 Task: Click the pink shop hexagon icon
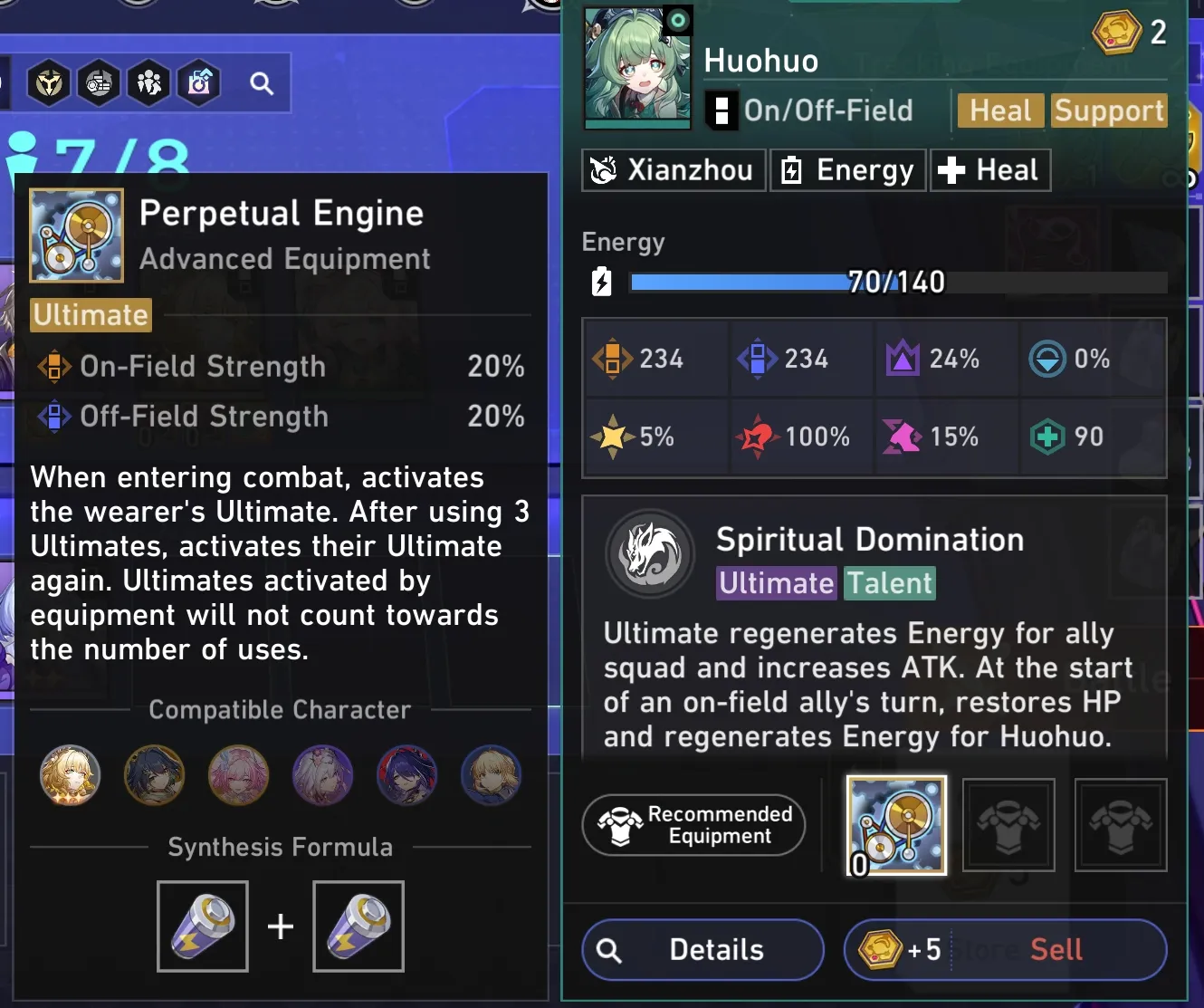198,83
